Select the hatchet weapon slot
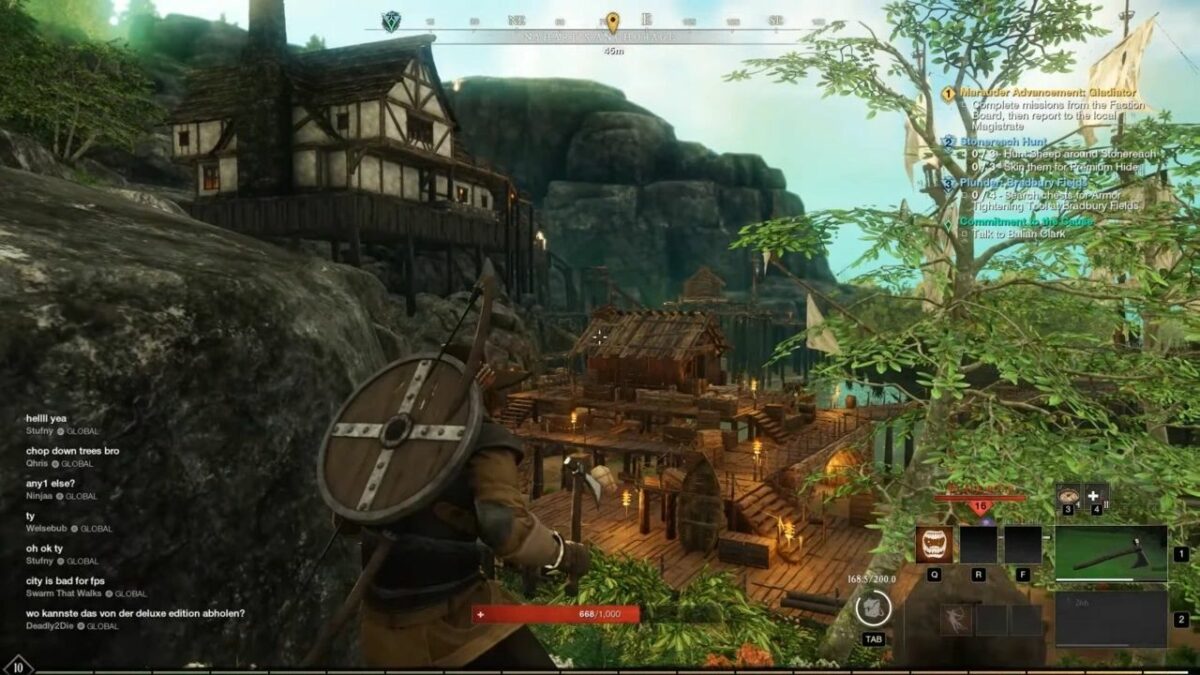This screenshot has width=1200, height=675. (x=1110, y=553)
